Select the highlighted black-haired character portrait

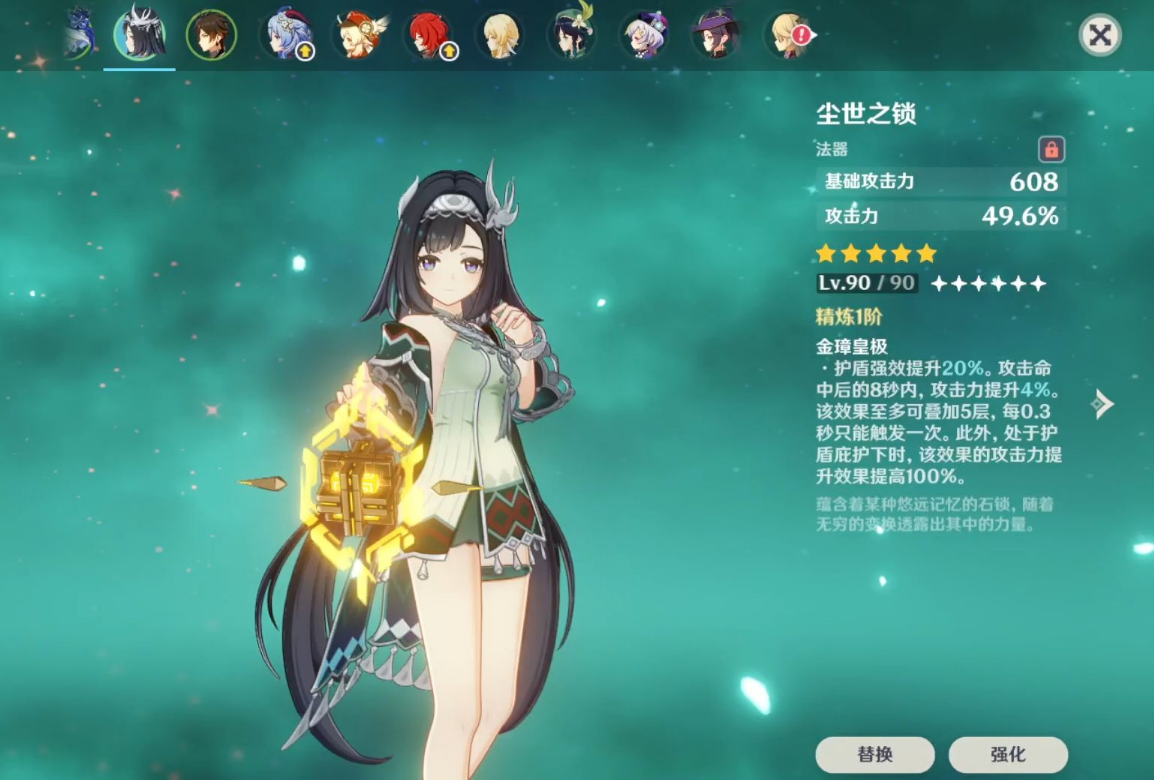click(139, 35)
